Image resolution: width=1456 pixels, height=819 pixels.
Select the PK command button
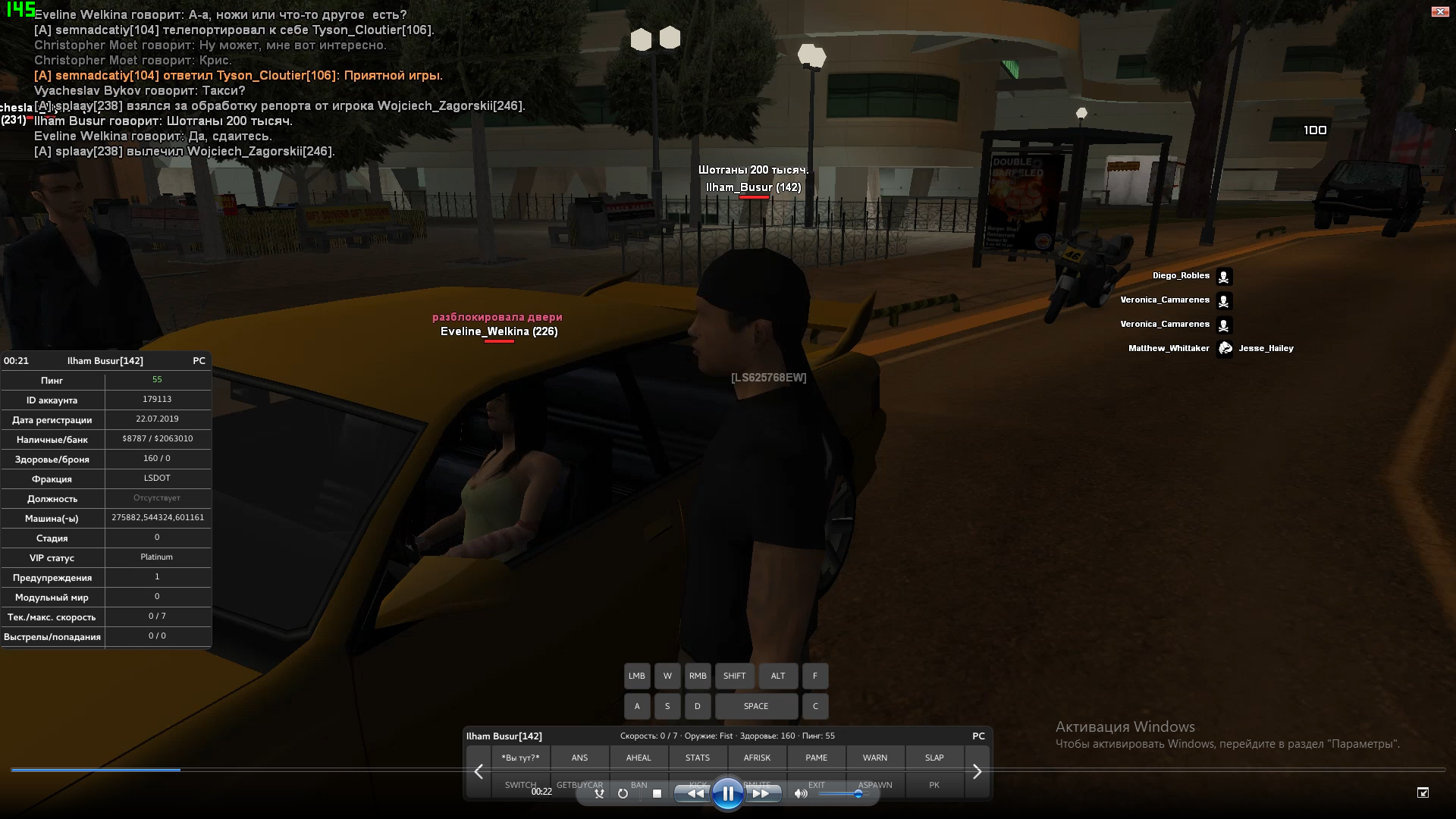(x=934, y=786)
